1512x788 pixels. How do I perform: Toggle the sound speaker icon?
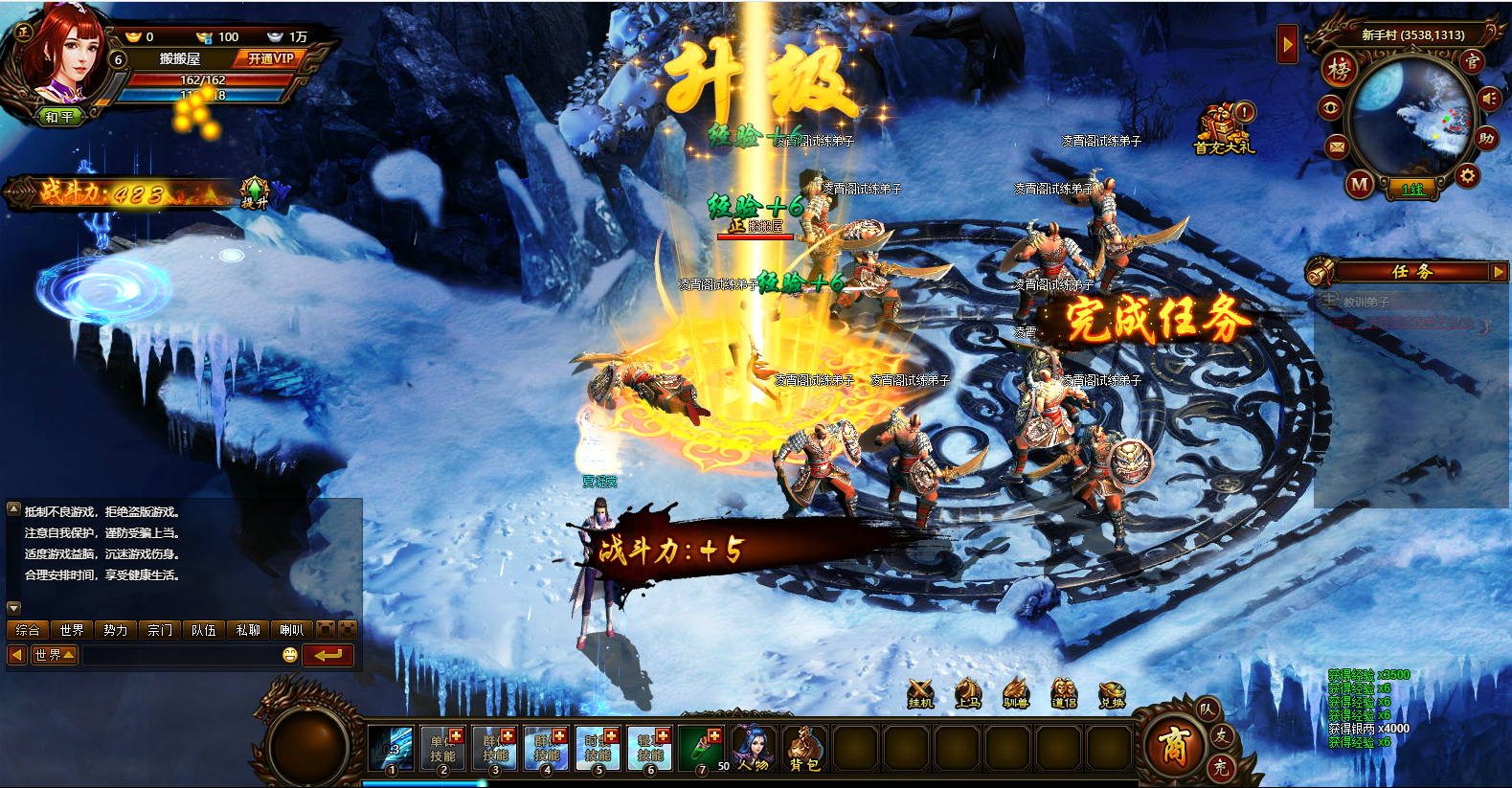click(1489, 99)
